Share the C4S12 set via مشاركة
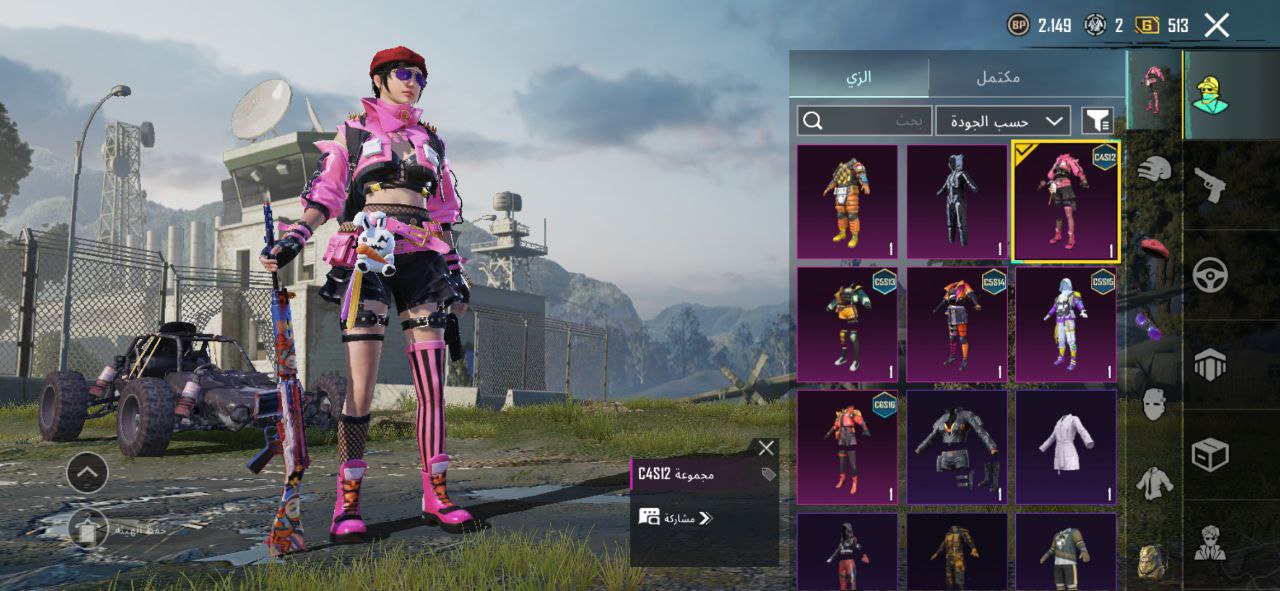 tap(676, 517)
